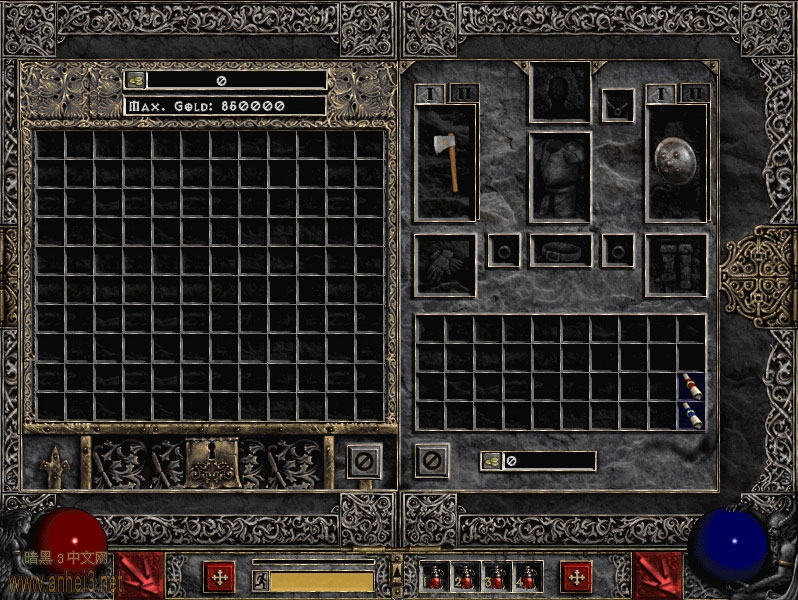Screen dimensions: 798x600
Task: Switch to weapon set II above the axe
Action: [463, 93]
